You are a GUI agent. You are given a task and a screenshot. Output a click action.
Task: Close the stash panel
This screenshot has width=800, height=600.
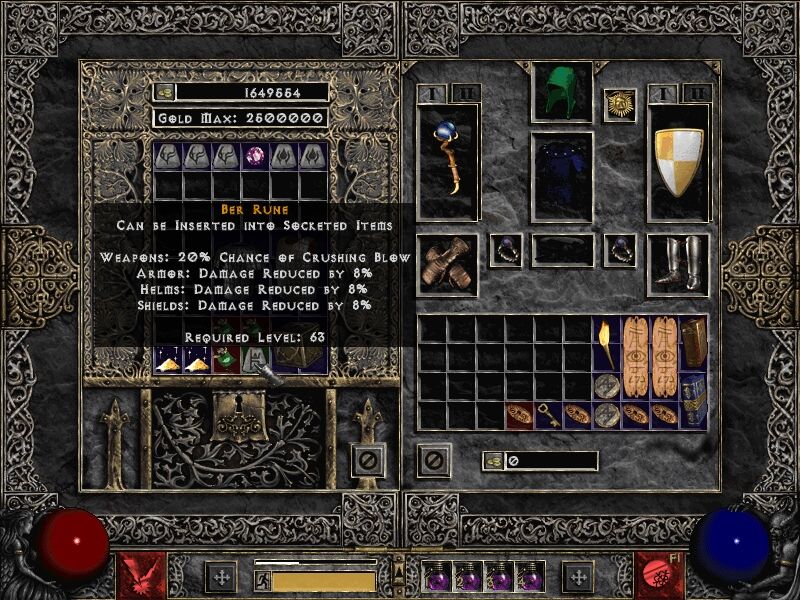pyautogui.click(x=368, y=460)
